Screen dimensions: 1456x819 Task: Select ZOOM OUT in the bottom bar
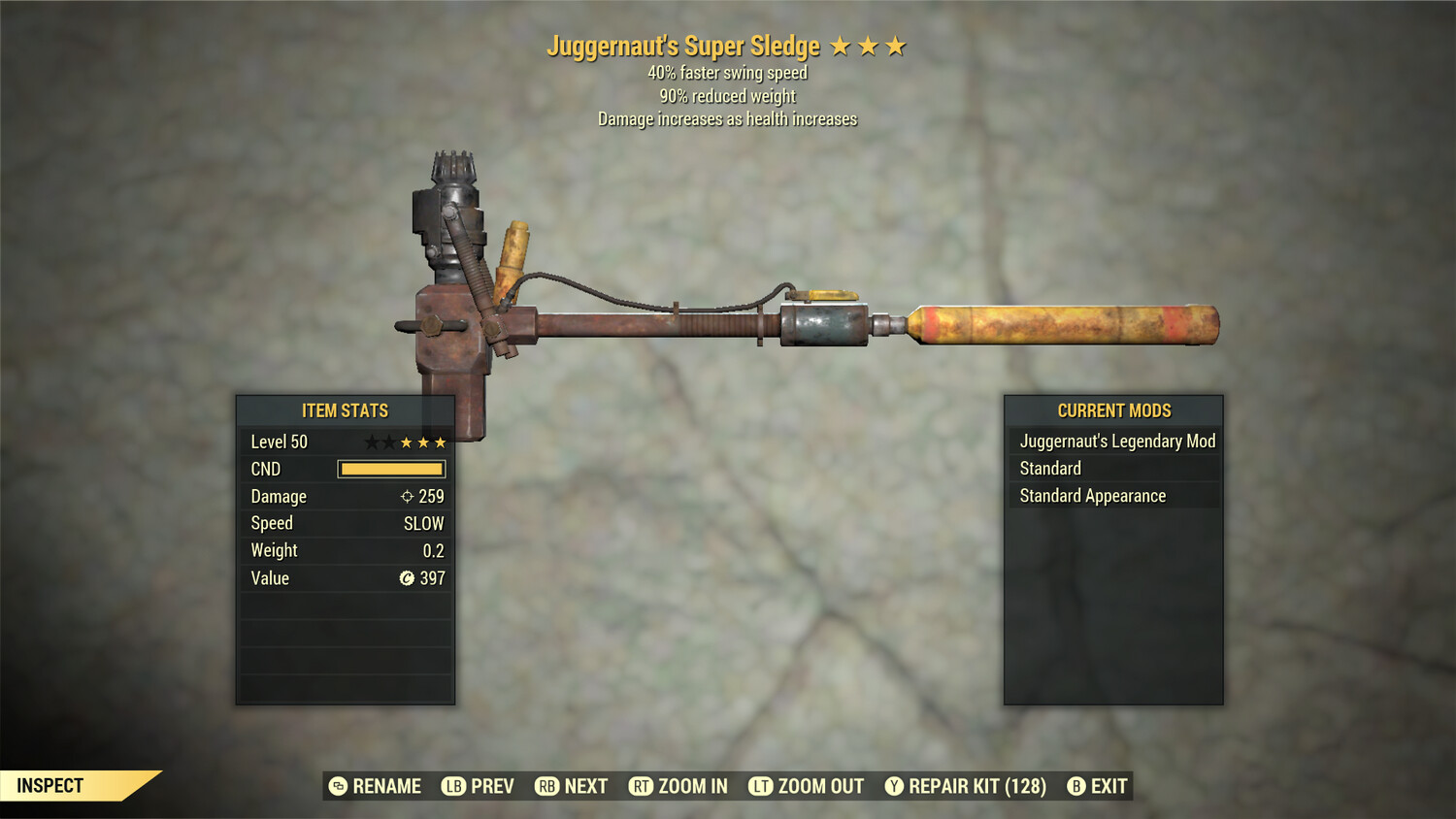pos(806,786)
